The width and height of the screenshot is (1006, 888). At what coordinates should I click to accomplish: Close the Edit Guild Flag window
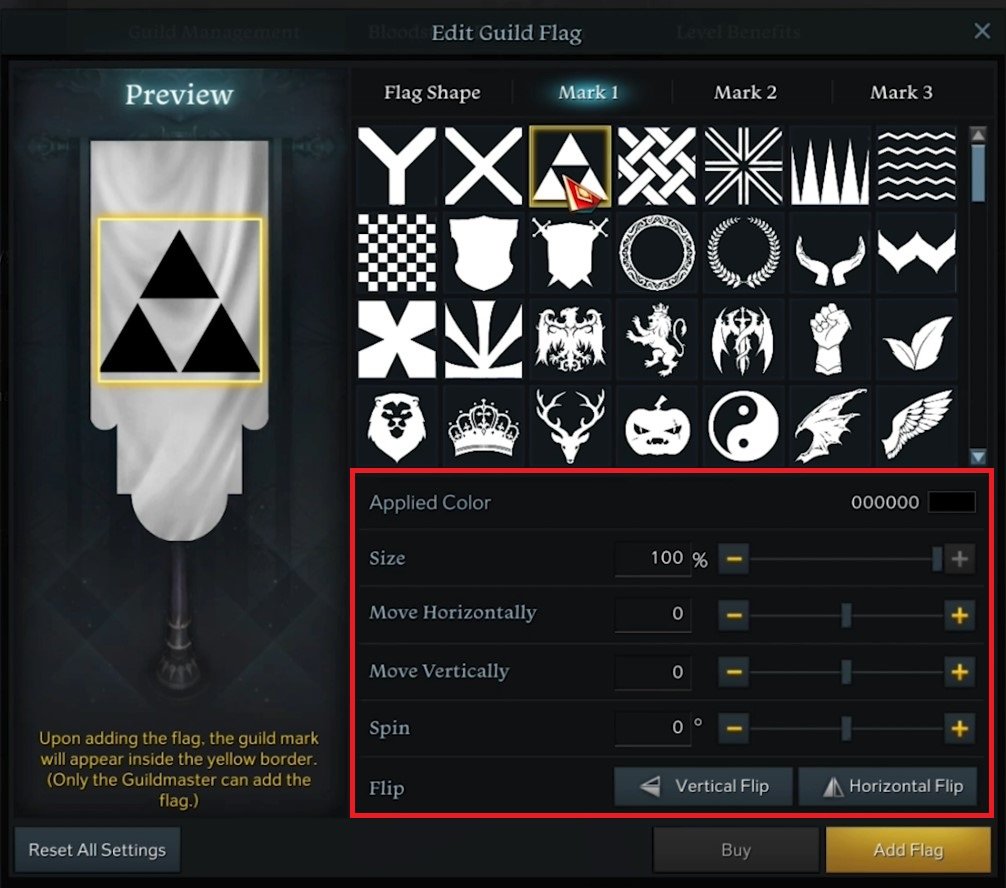point(982,32)
